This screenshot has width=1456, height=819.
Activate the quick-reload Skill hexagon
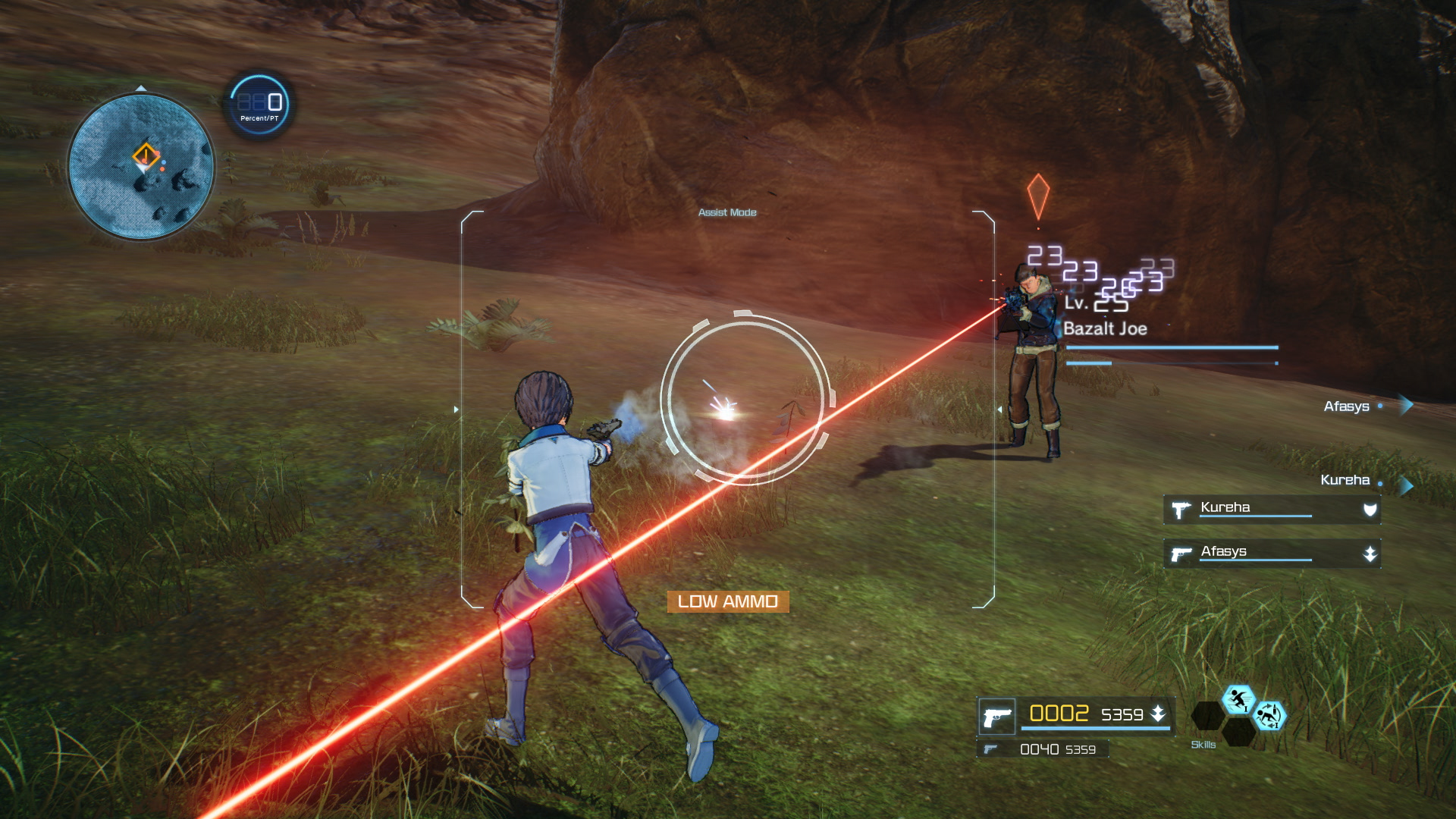(x=1272, y=715)
